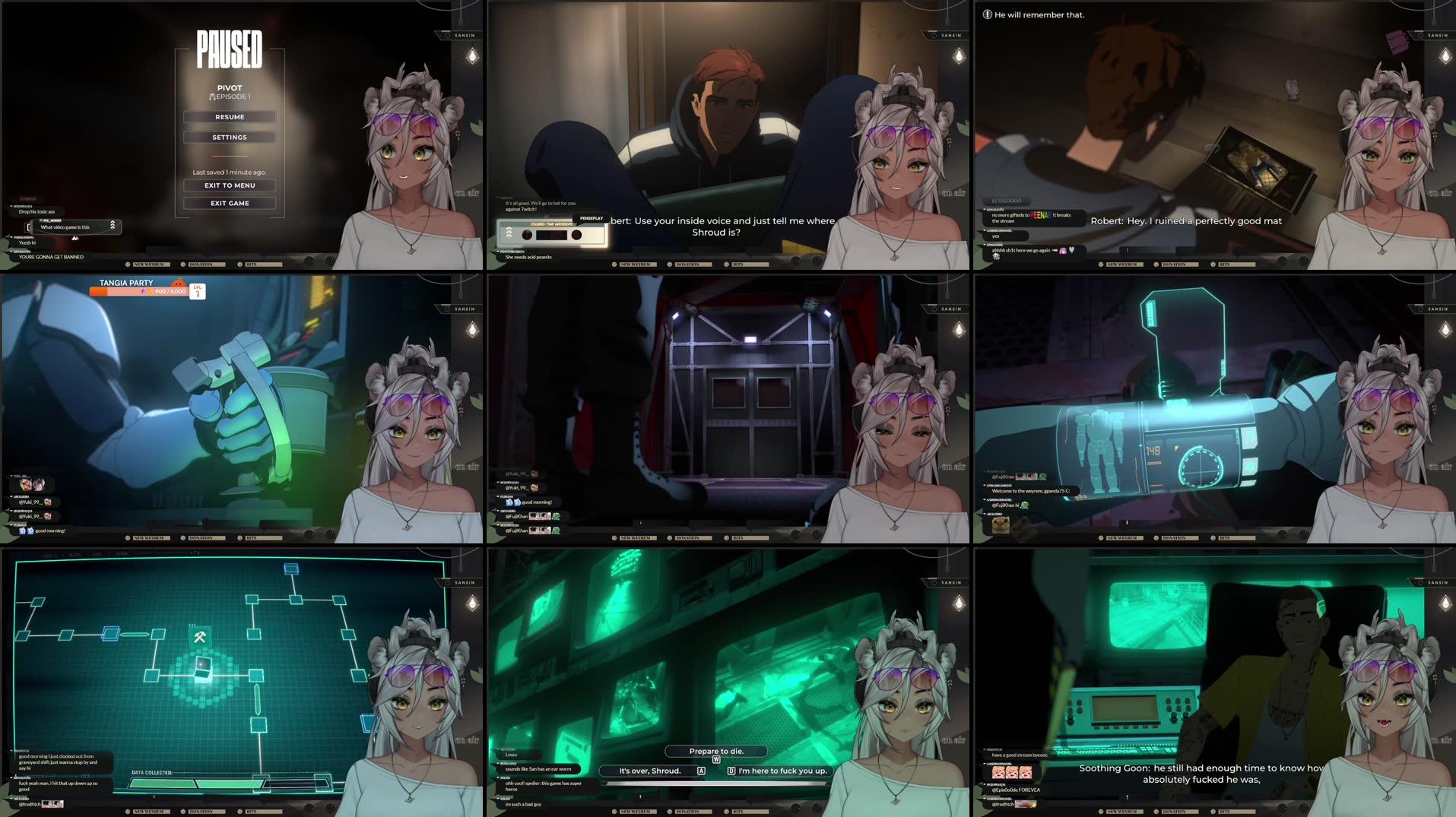Open Settings from the pause menu
The width and height of the screenshot is (1456, 817).
click(230, 137)
